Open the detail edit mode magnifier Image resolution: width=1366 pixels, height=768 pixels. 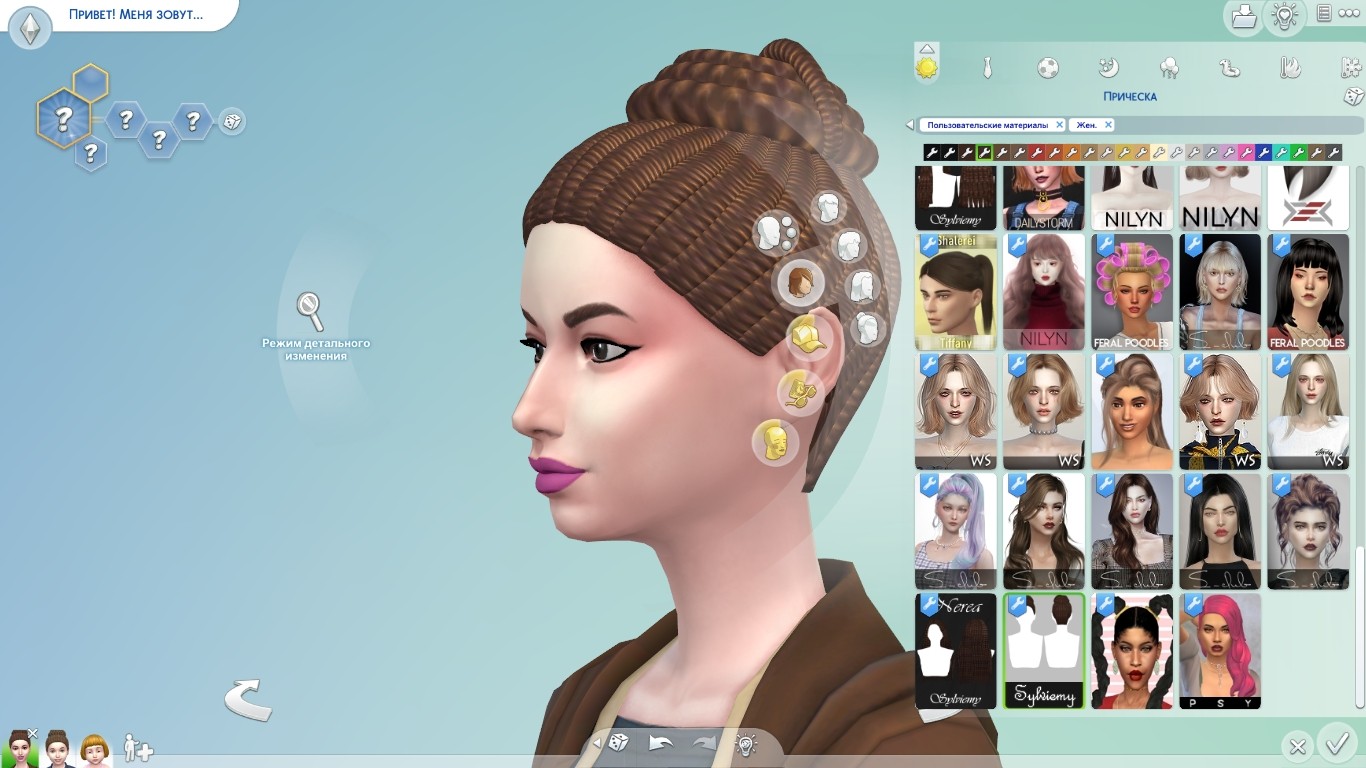click(310, 310)
